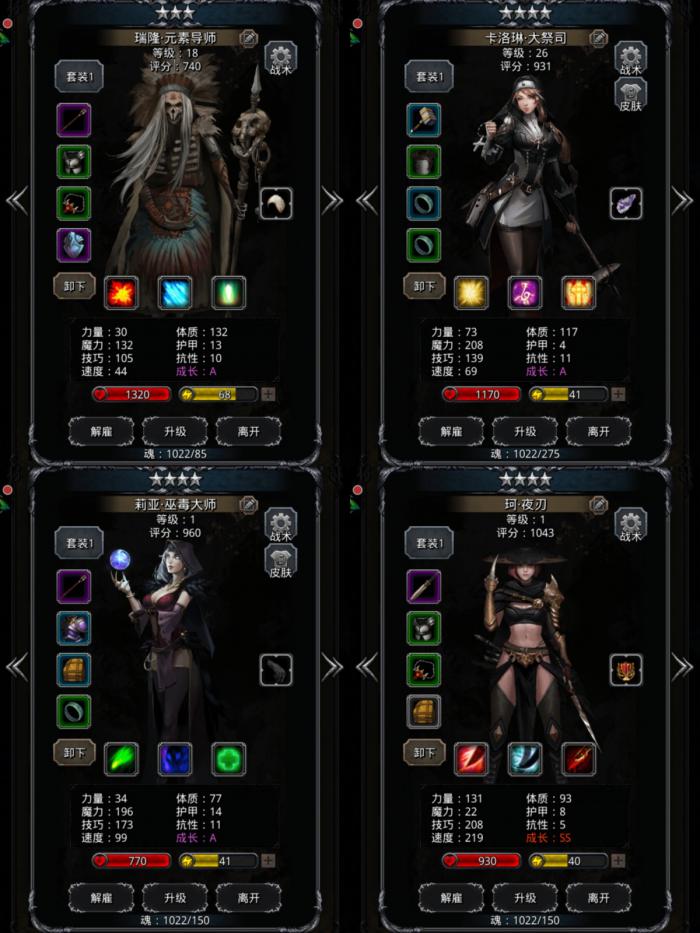Upgrade 珂·夜刃 with the 升级 button
Screen dimensions: 700x933
click(x=525, y=897)
